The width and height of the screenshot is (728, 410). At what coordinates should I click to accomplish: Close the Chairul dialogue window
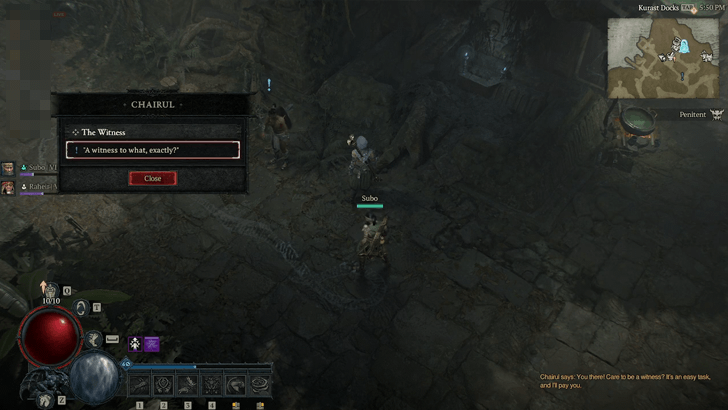(152, 178)
